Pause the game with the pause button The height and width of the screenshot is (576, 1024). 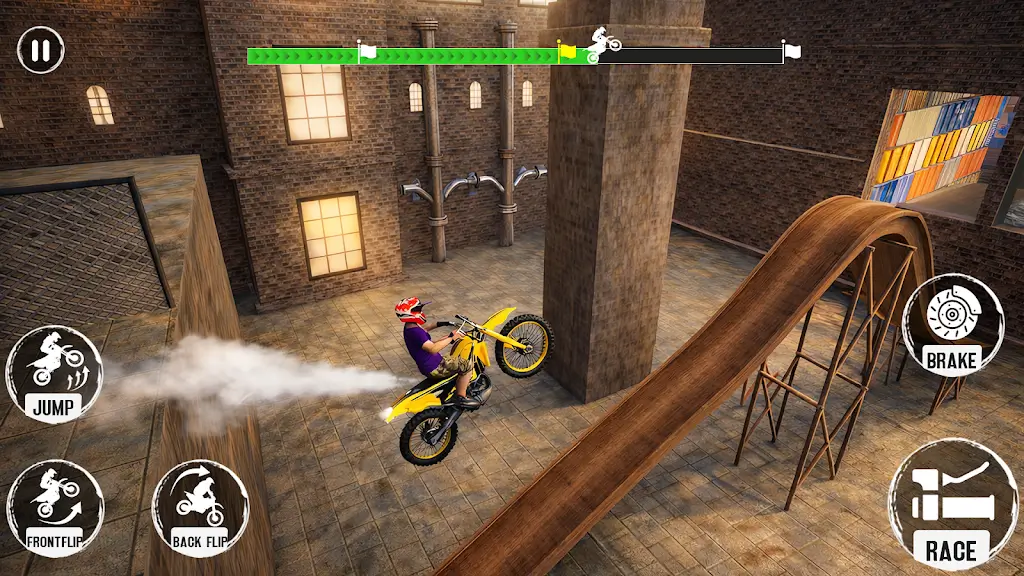point(40,50)
